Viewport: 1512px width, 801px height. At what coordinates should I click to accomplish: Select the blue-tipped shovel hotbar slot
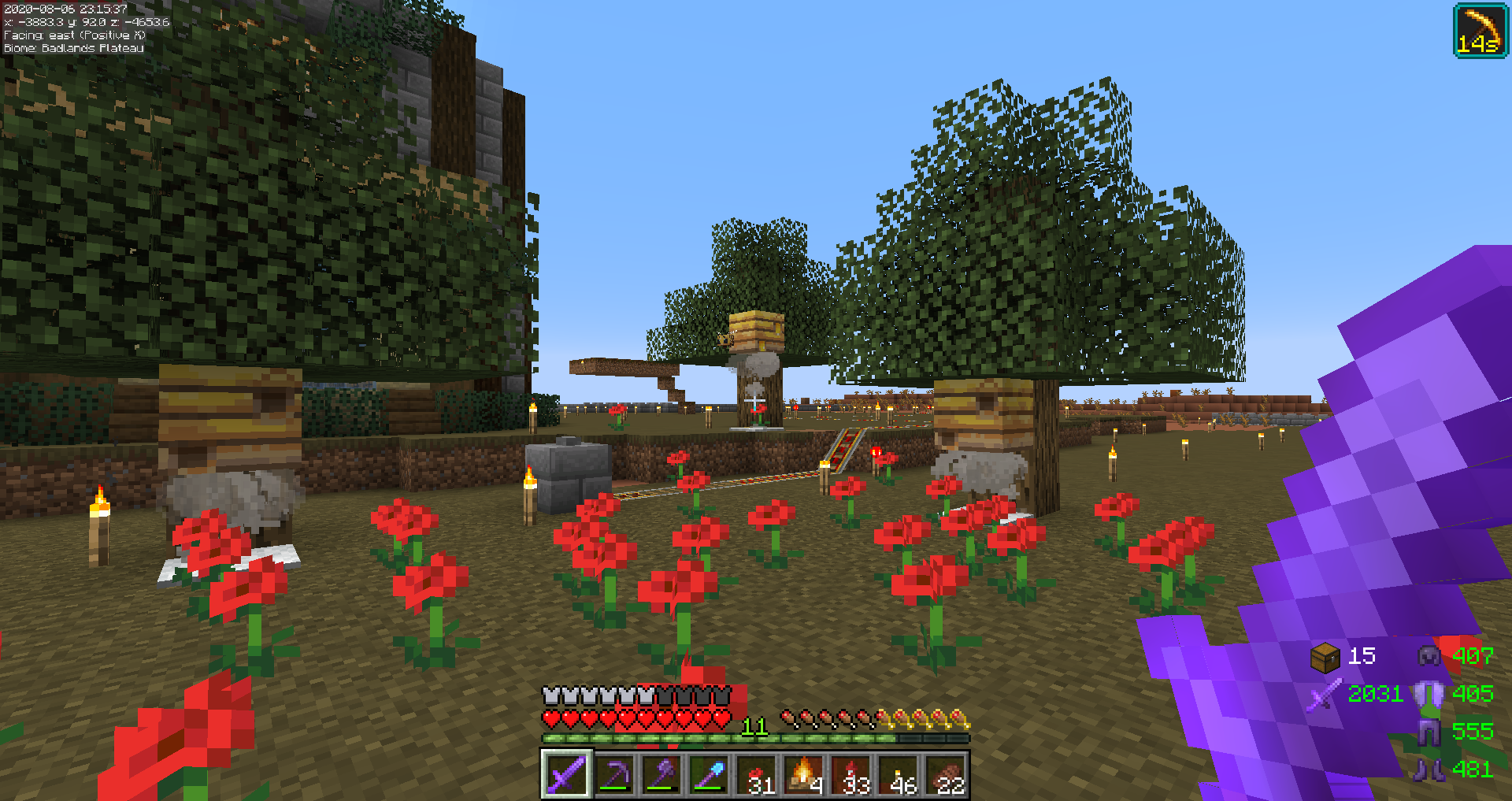(x=709, y=774)
